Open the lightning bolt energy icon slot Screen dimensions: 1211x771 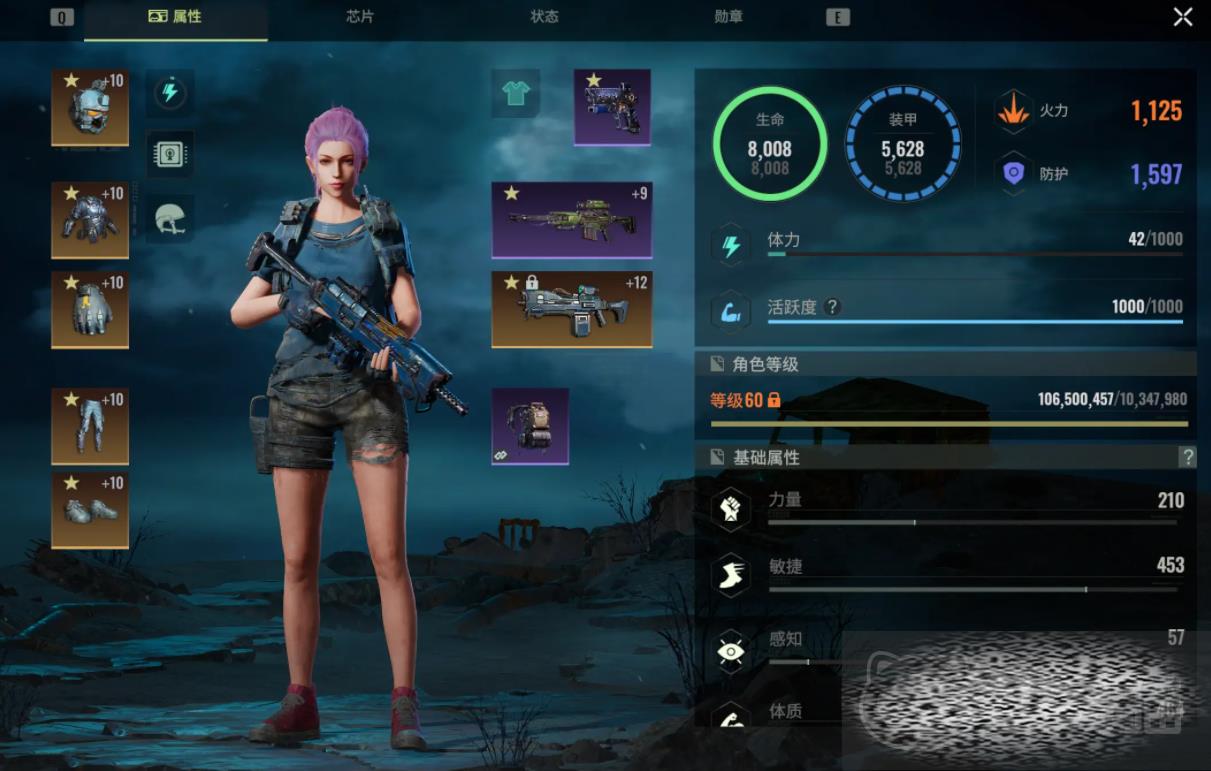tap(170, 94)
